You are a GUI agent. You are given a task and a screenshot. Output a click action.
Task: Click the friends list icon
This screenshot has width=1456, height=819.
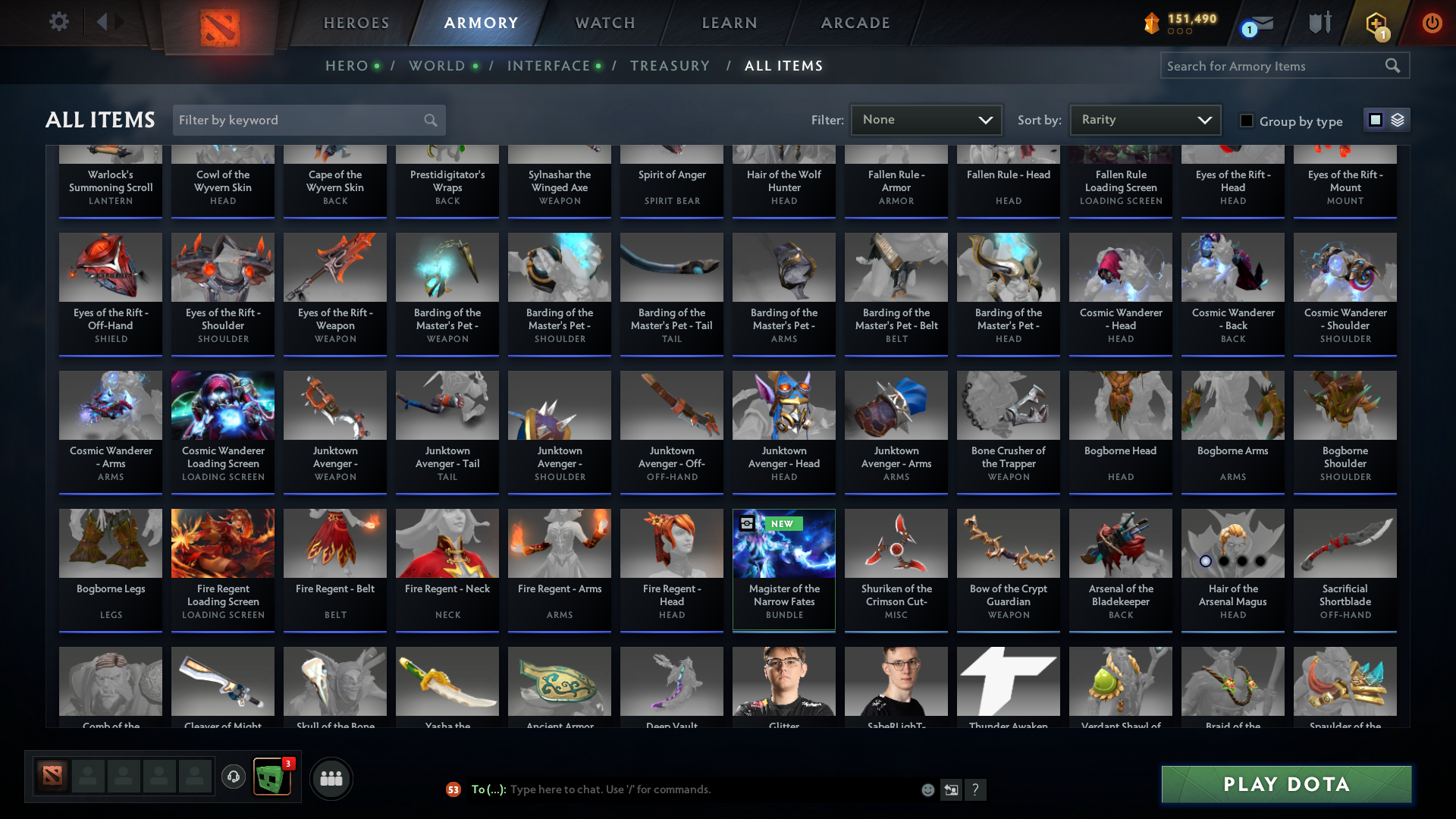(331, 778)
